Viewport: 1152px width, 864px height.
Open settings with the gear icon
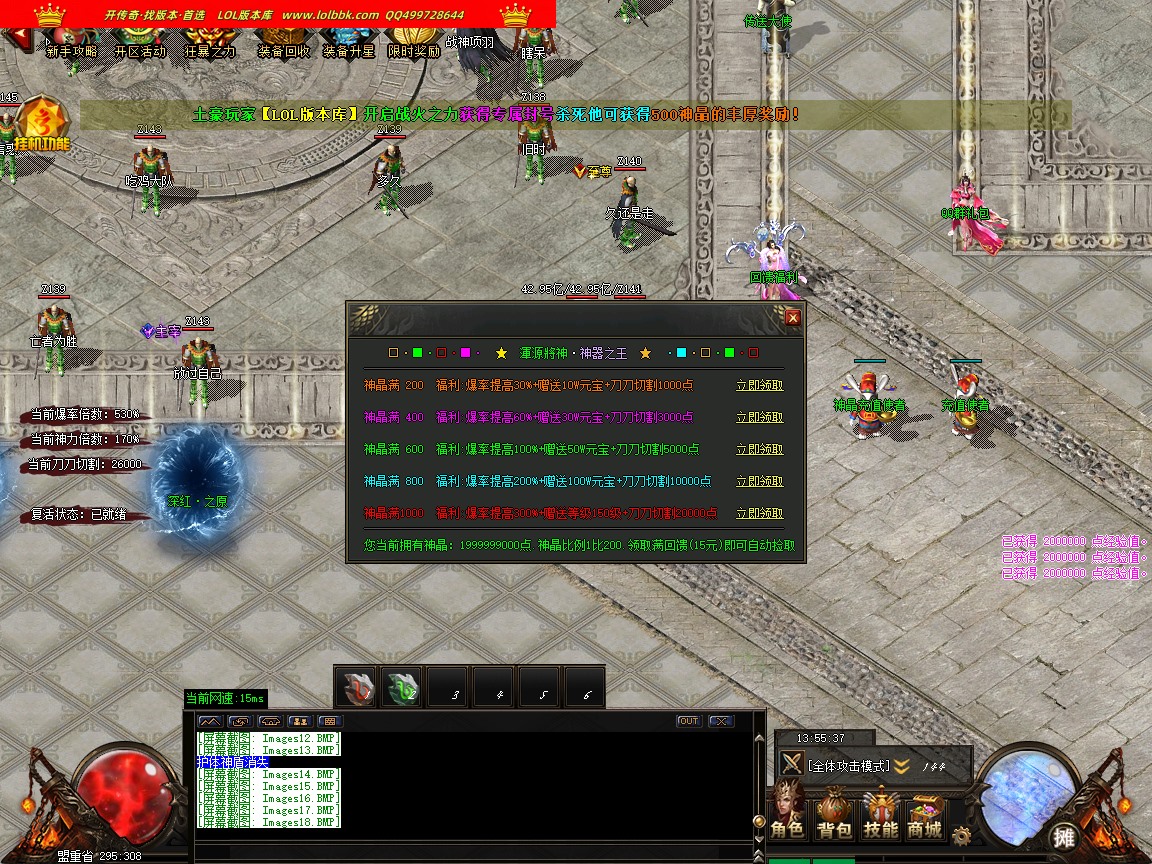(961, 835)
